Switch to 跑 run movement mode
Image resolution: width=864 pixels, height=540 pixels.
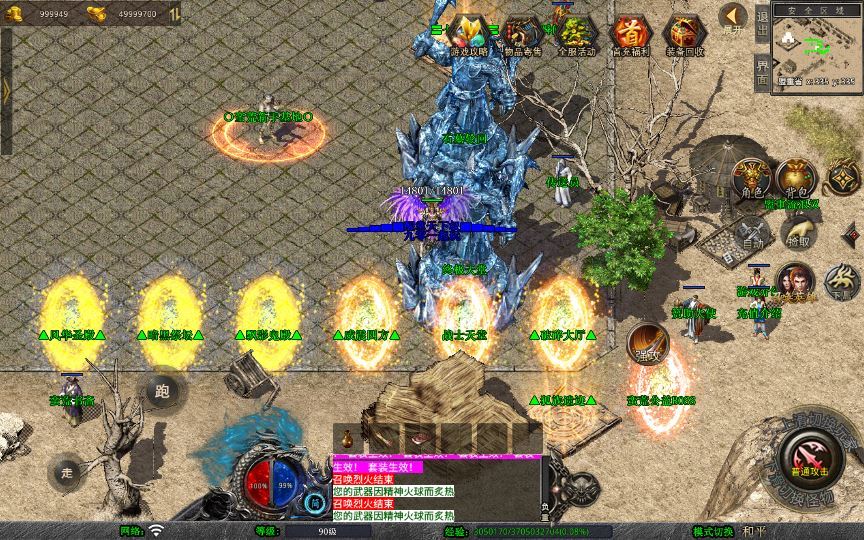(163, 391)
